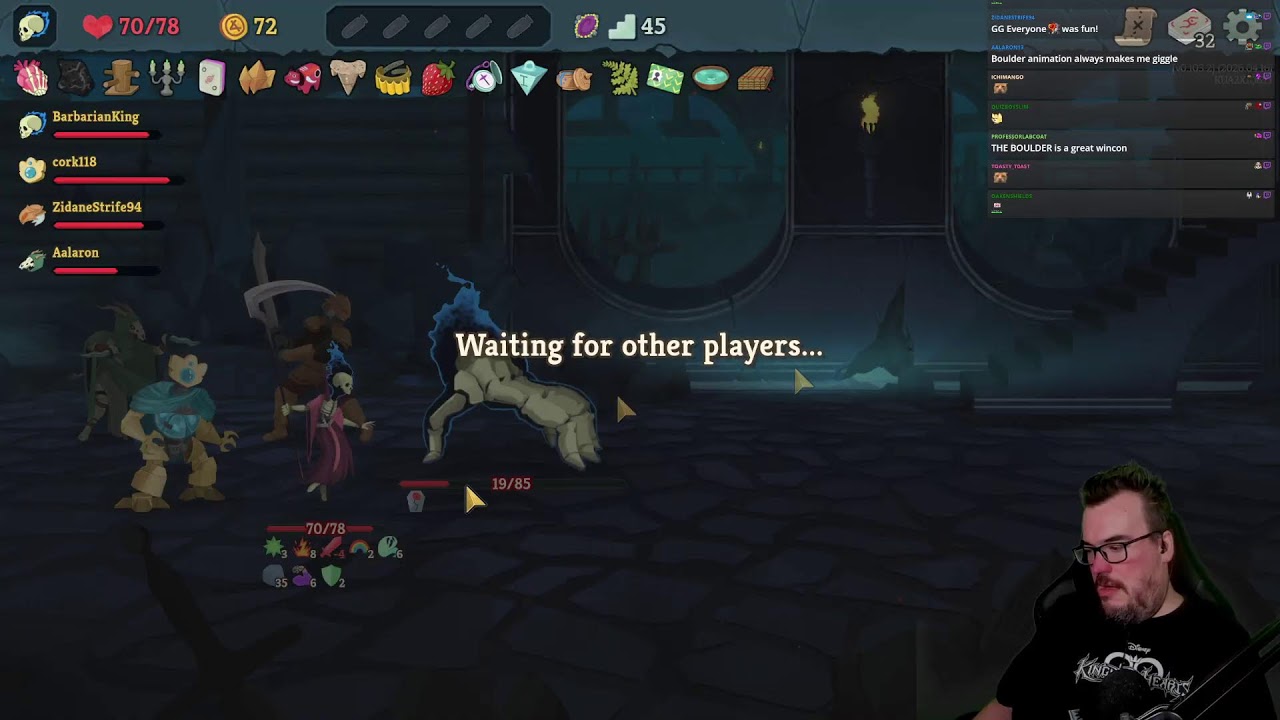This screenshot has height=720, width=1280.
Task: Inspect the strawberry relic
Action: tap(438, 79)
